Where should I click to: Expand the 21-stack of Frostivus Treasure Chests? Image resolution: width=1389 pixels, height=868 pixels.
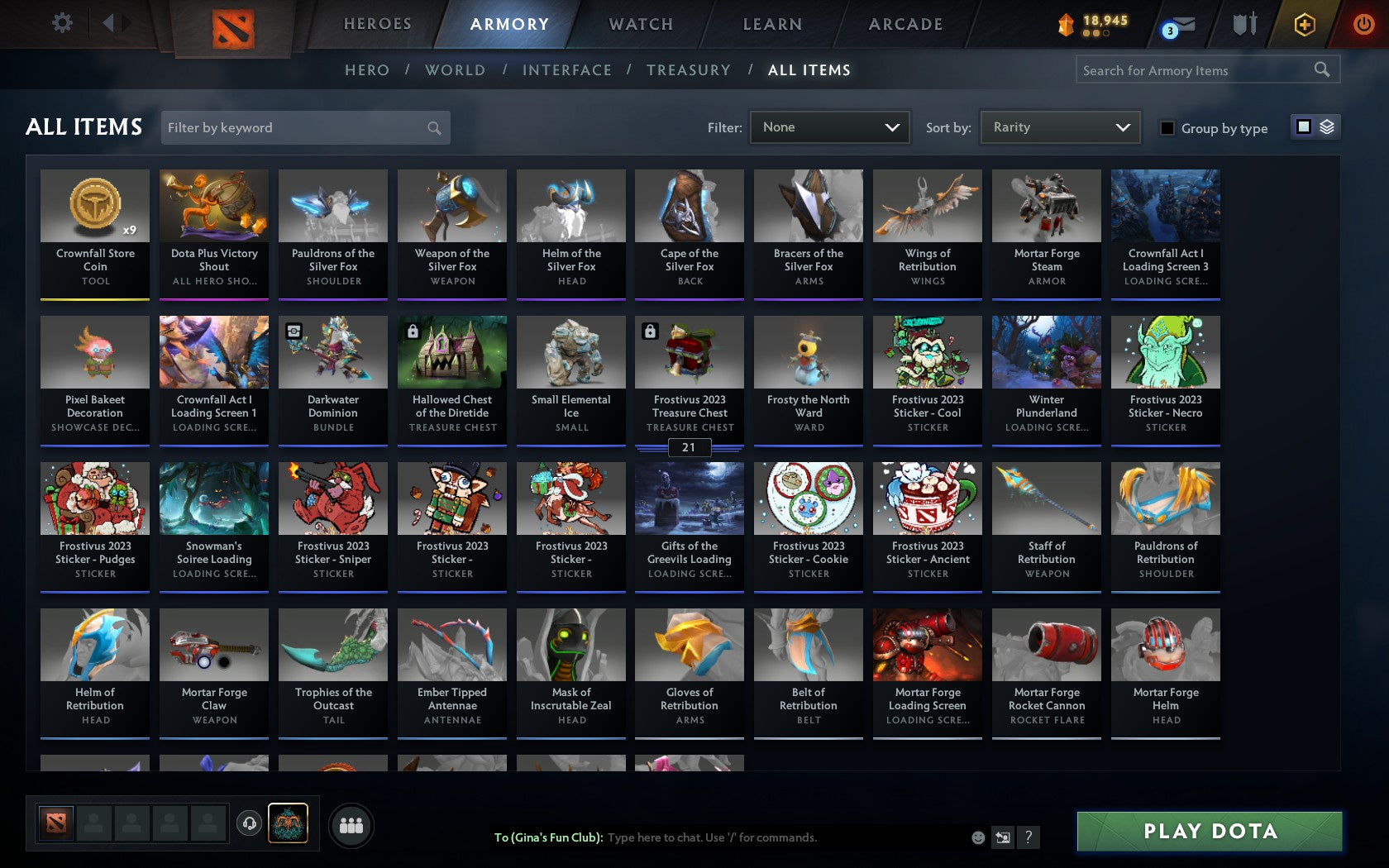[x=689, y=447]
